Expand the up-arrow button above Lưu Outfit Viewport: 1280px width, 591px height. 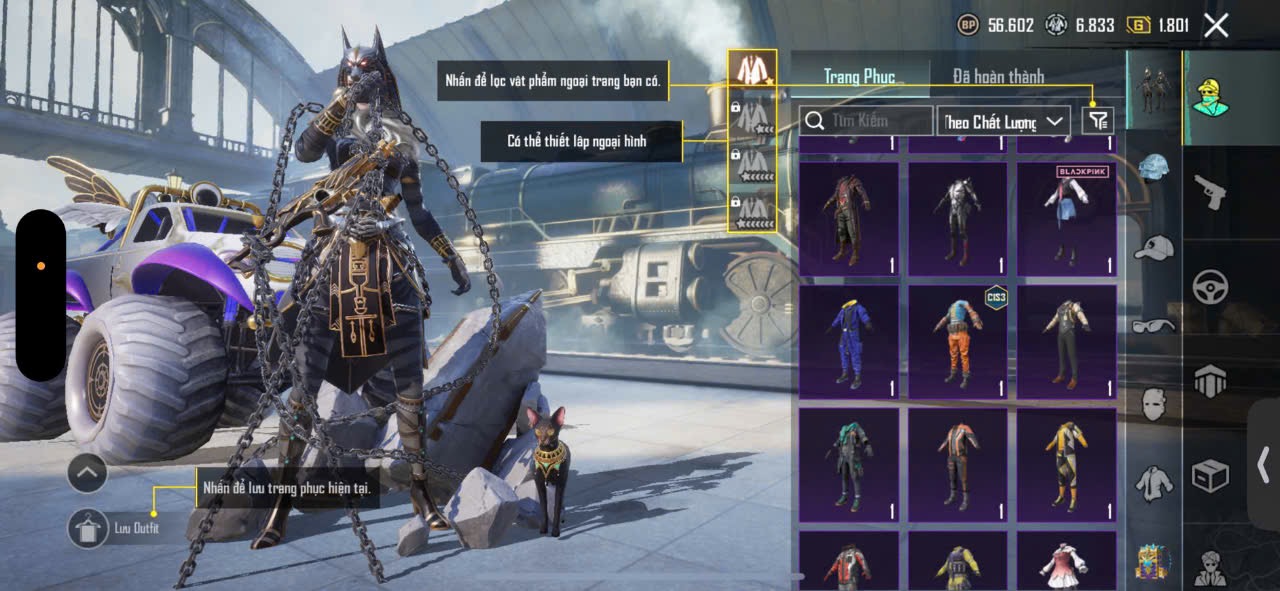(87, 473)
